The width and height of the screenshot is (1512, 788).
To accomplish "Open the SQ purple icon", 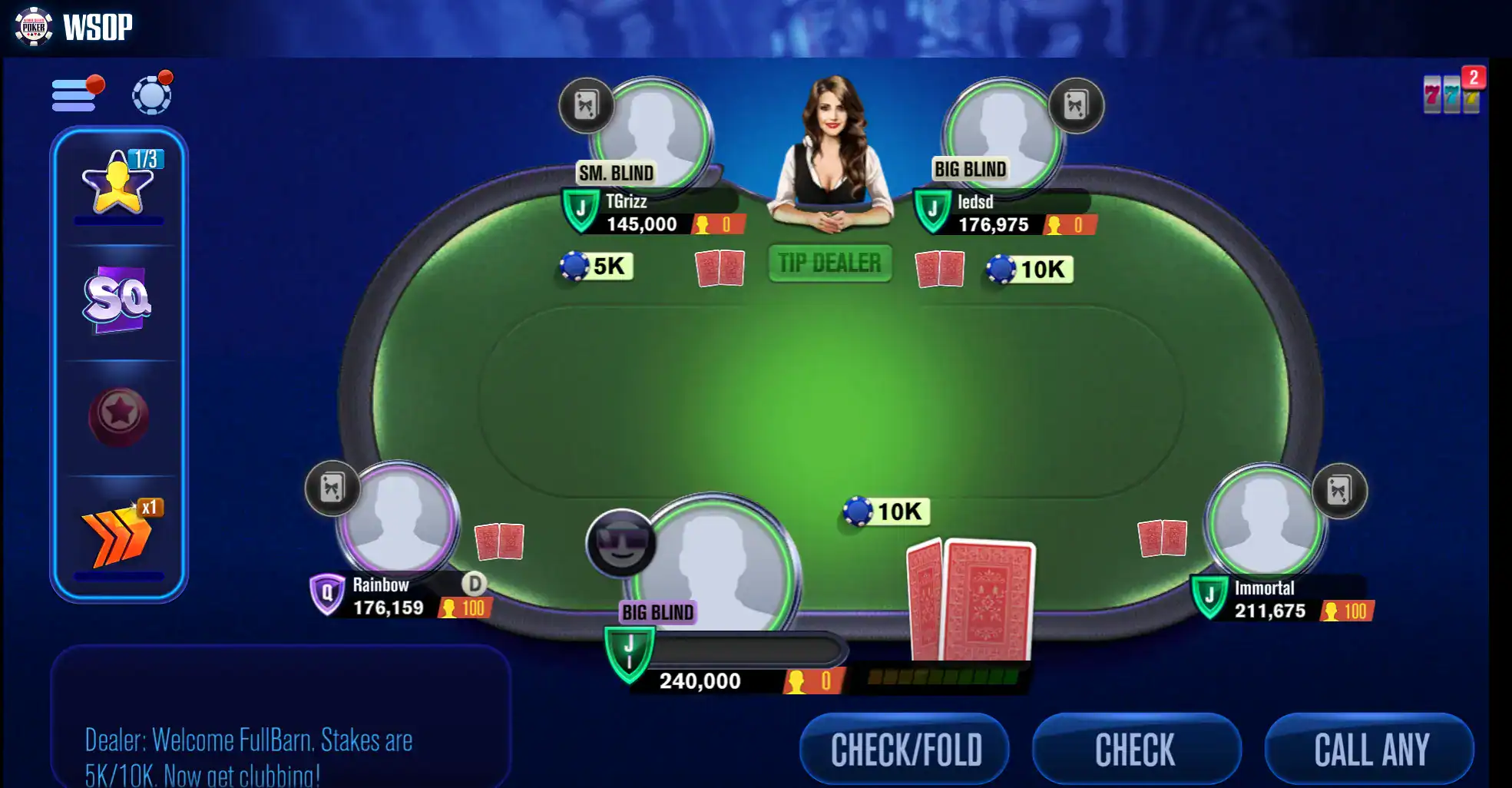I will tap(117, 300).
